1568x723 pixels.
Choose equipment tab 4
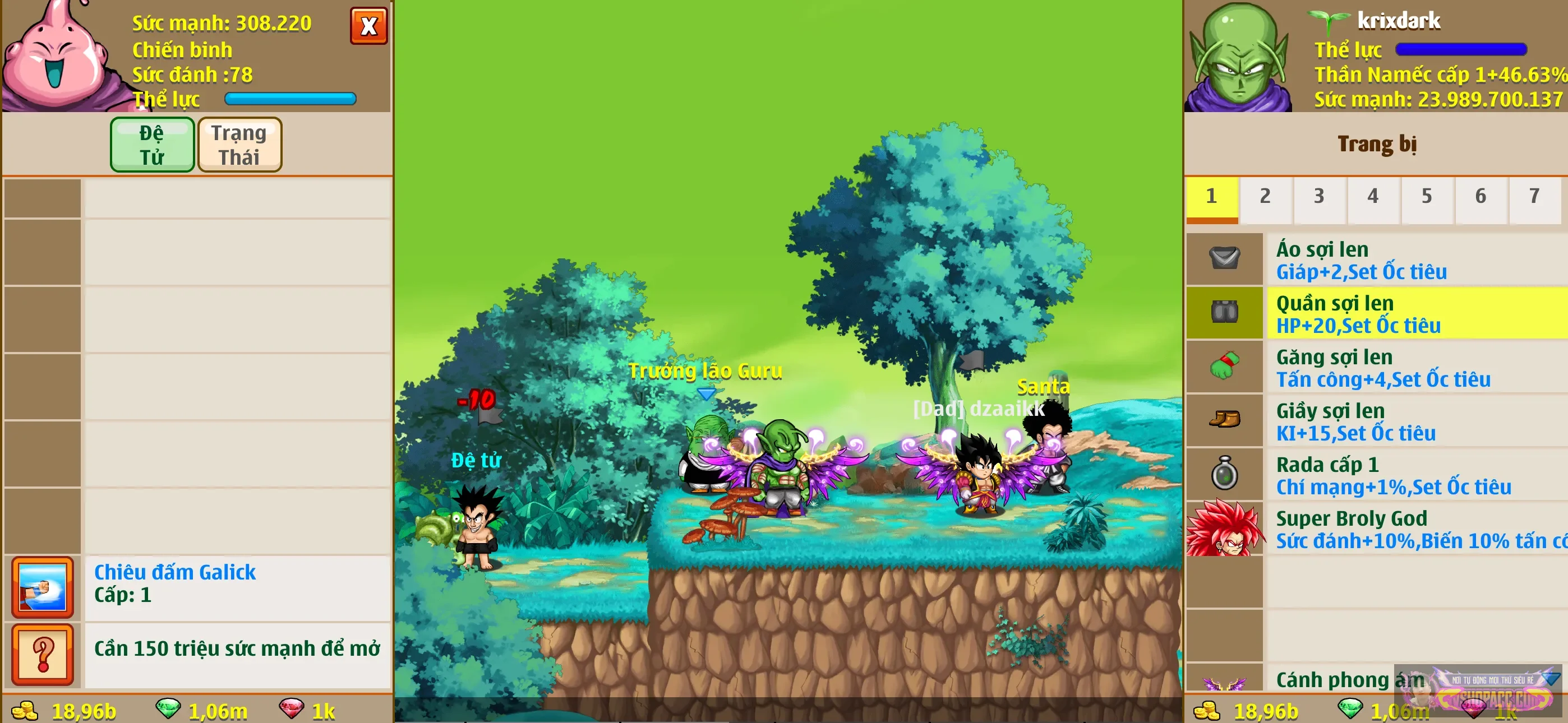(1373, 198)
